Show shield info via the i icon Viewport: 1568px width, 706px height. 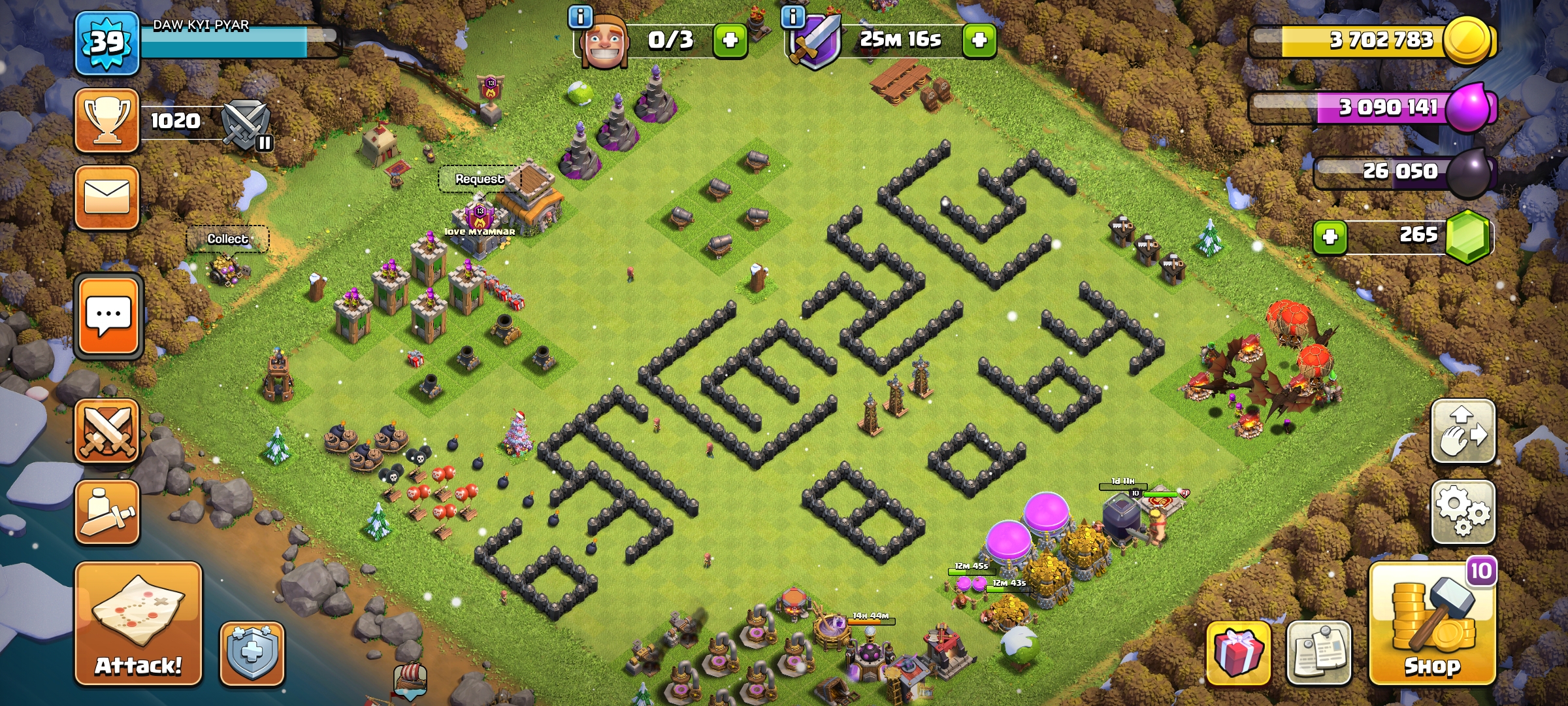pyautogui.click(x=793, y=16)
